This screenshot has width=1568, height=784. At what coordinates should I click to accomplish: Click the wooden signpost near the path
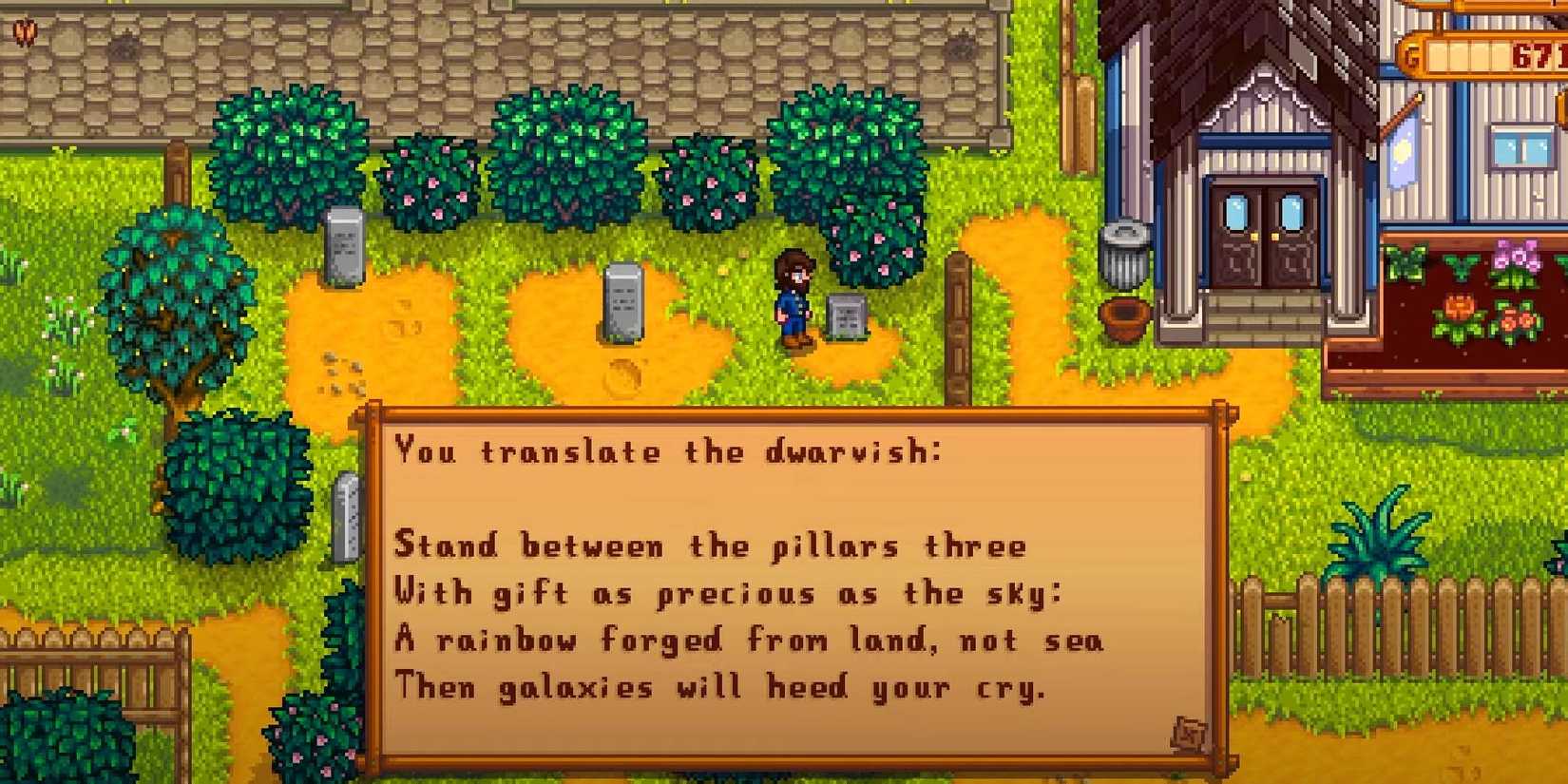[957, 323]
